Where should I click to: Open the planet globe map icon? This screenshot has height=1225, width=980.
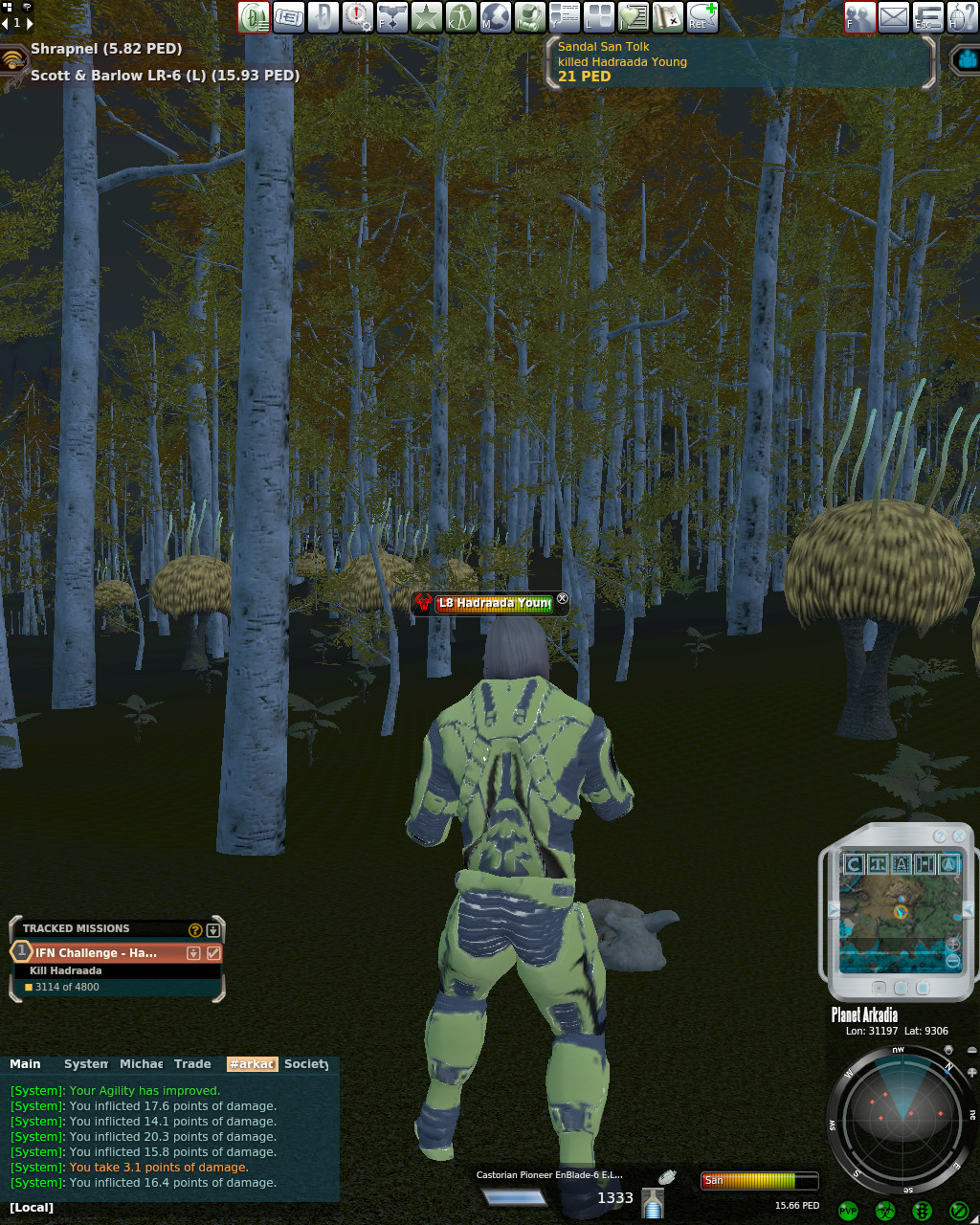(x=495, y=17)
